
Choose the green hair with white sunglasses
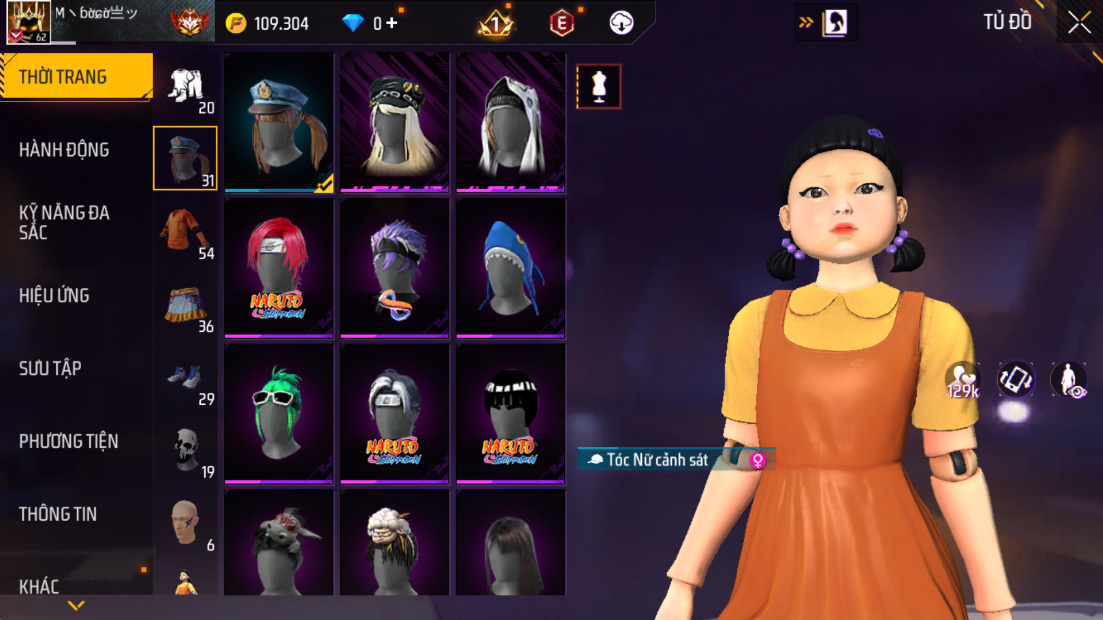(x=279, y=413)
